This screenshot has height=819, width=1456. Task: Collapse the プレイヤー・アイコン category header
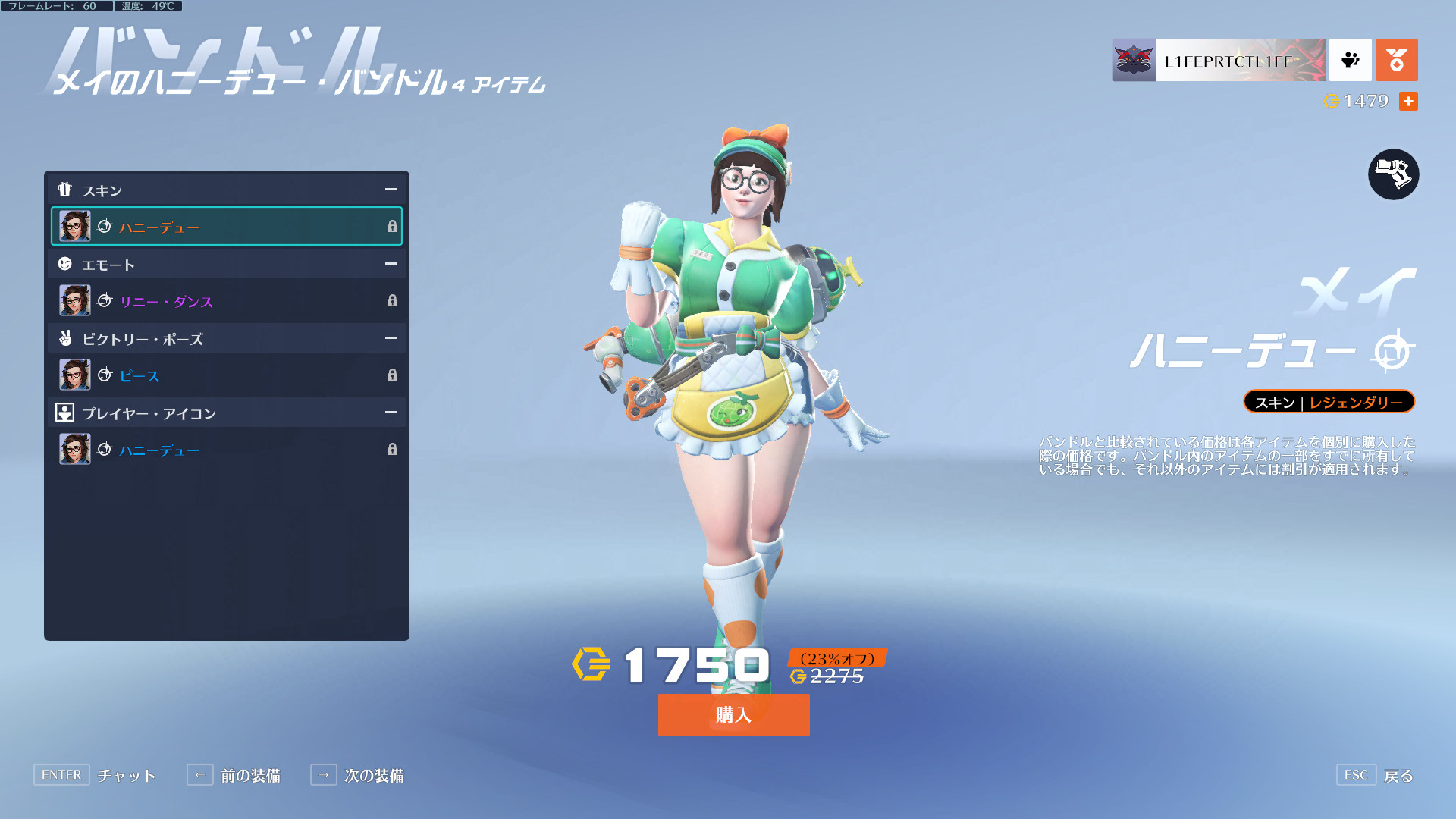click(391, 413)
